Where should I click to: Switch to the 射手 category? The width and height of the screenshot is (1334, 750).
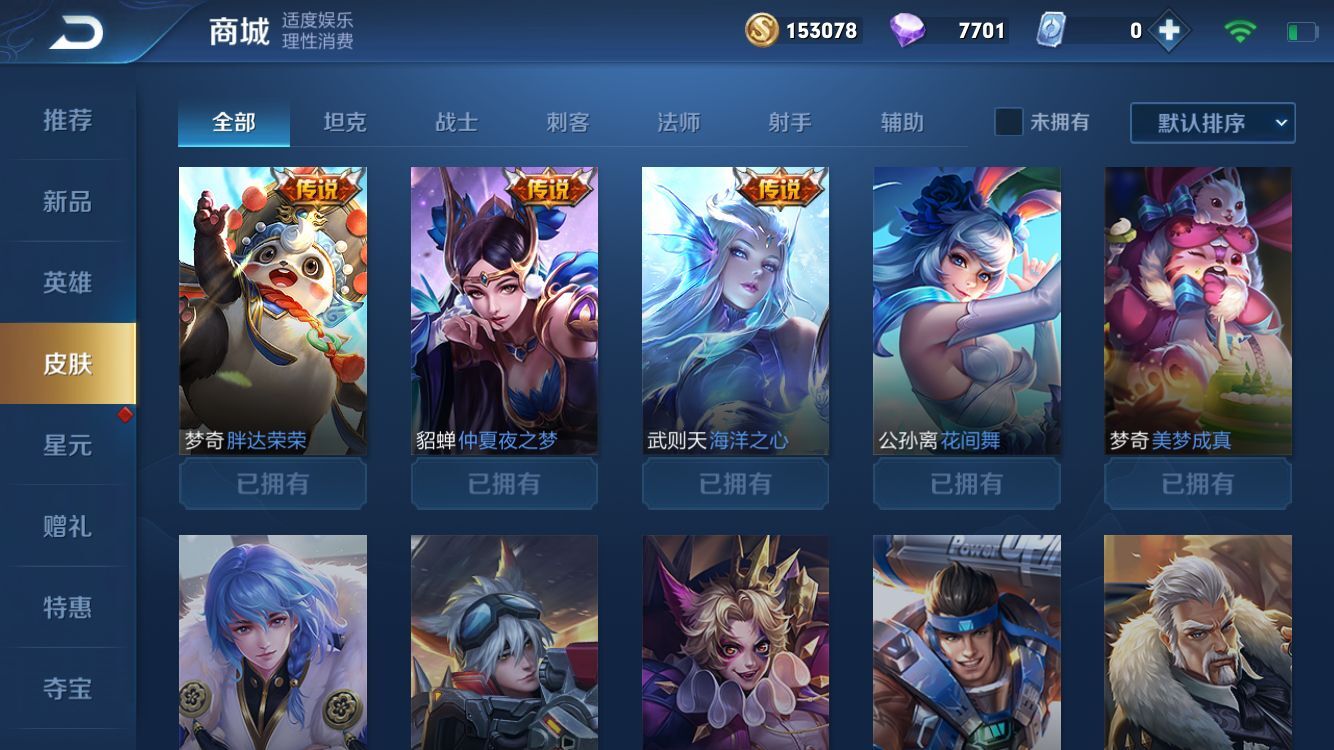[x=790, y=120]
